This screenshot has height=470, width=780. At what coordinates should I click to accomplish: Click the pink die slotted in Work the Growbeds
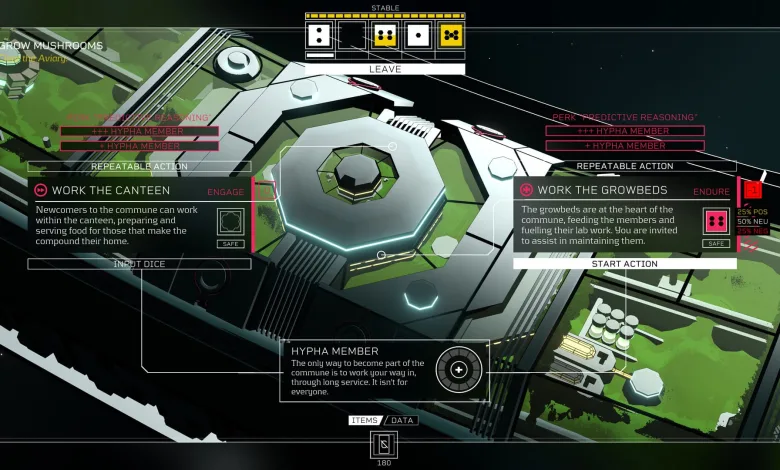coord(715,221)
